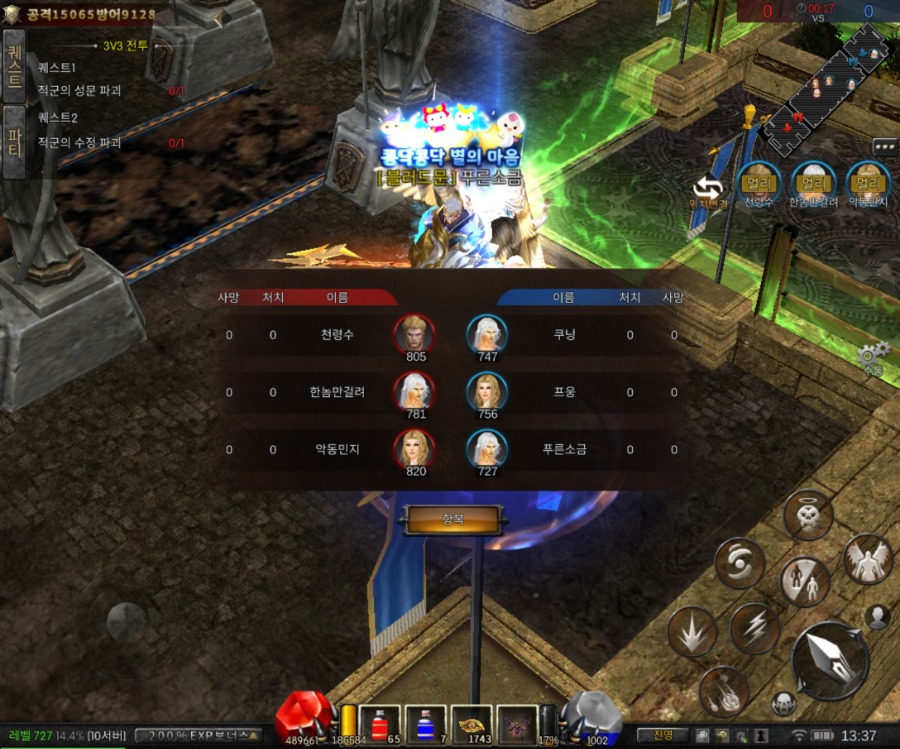The height and width of the screenshot is (749, 900).
Task: Select enemy portrait 악동민지 near the minimap
Action: pyautogui.click(x=866, y=182)
